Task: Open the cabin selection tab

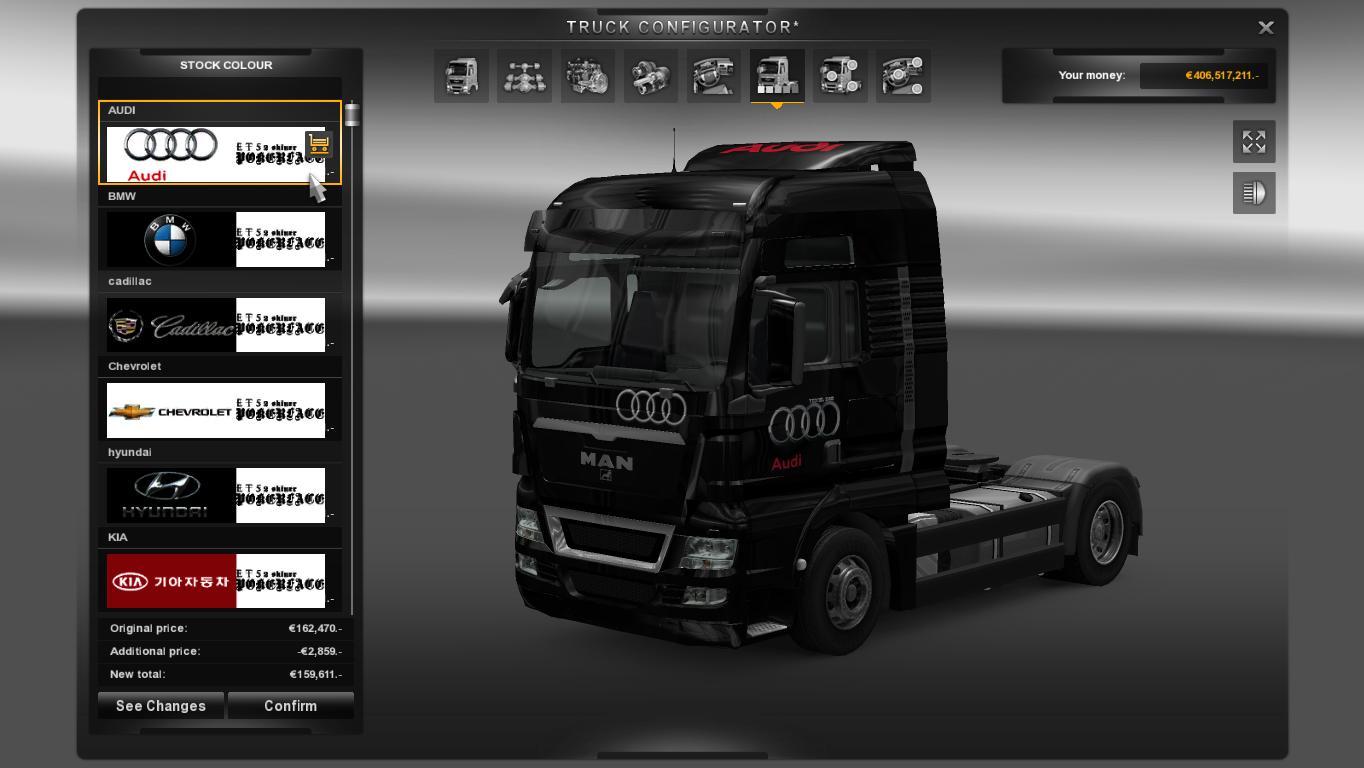Action: [x=462, y=76]
